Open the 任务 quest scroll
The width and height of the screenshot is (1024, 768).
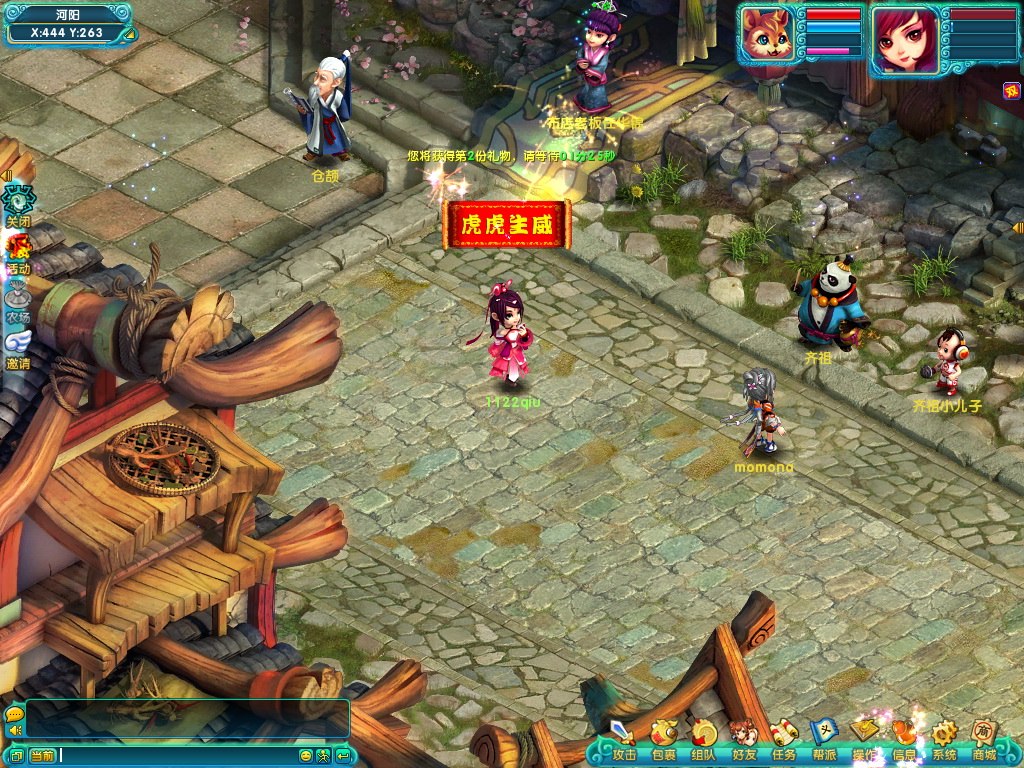pyautogui.click(x=783, y=739)
